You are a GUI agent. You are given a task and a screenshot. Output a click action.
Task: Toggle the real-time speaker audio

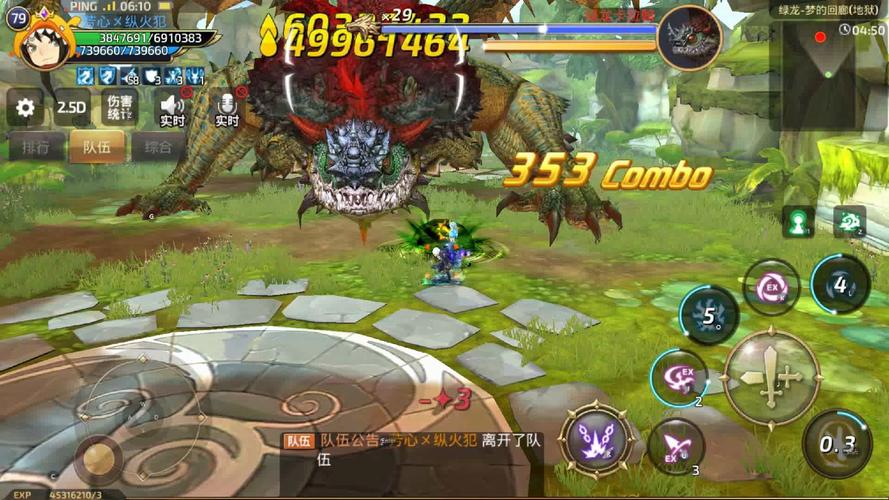pyautogui.click(x=172, y=107)
